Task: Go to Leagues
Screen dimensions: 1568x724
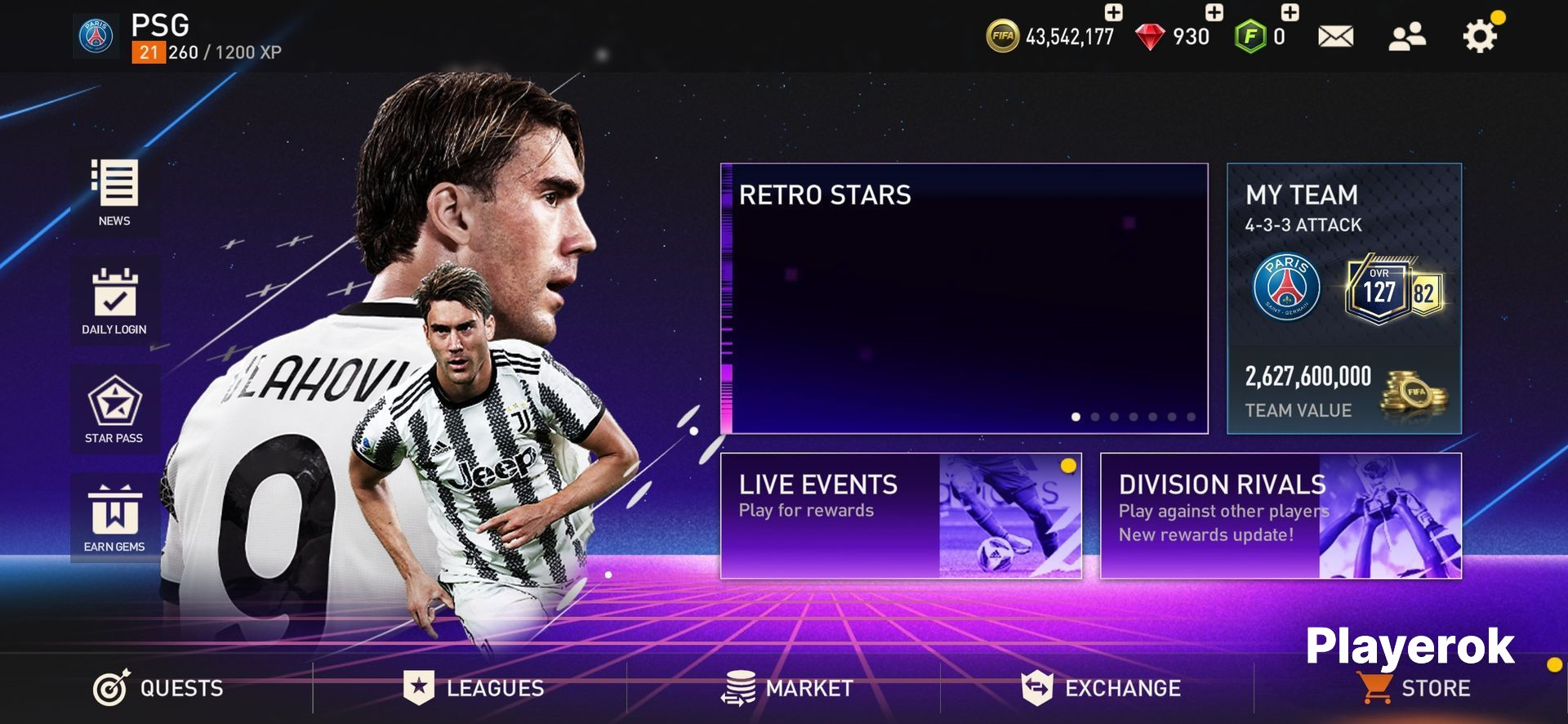Action: pos(474,688)
